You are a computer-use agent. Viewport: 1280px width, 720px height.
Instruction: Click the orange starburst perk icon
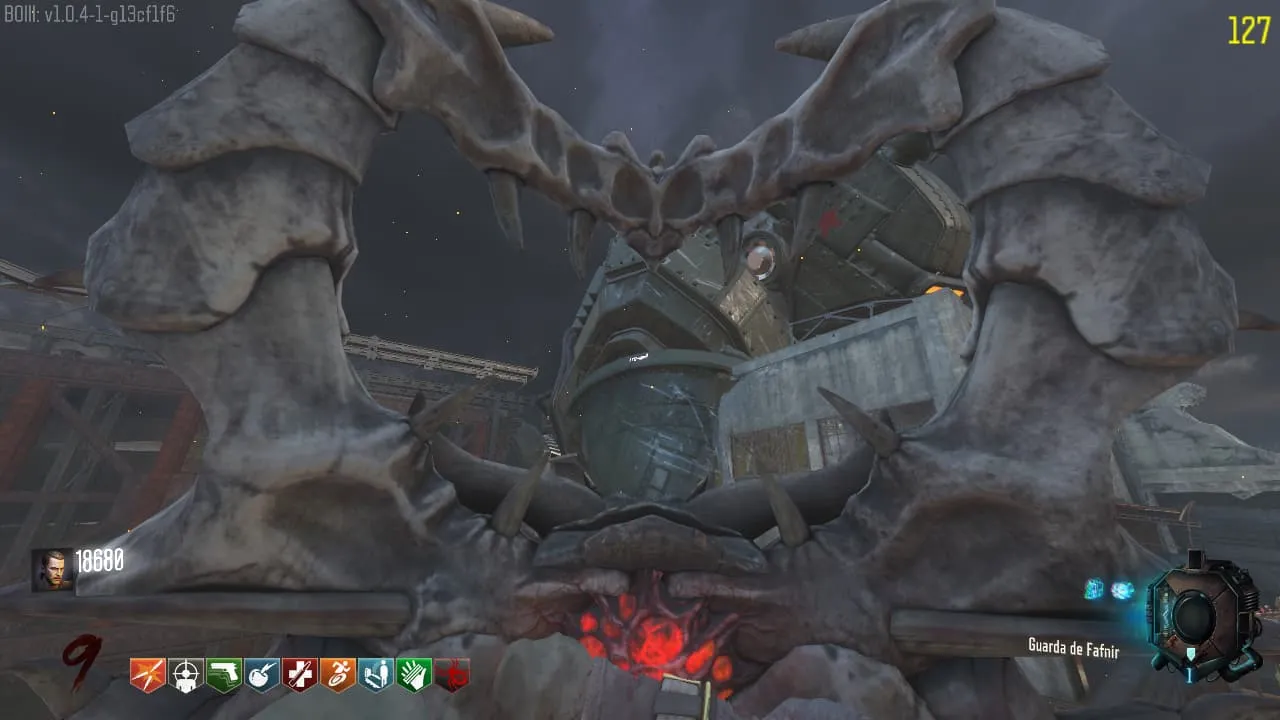[148, 675]
